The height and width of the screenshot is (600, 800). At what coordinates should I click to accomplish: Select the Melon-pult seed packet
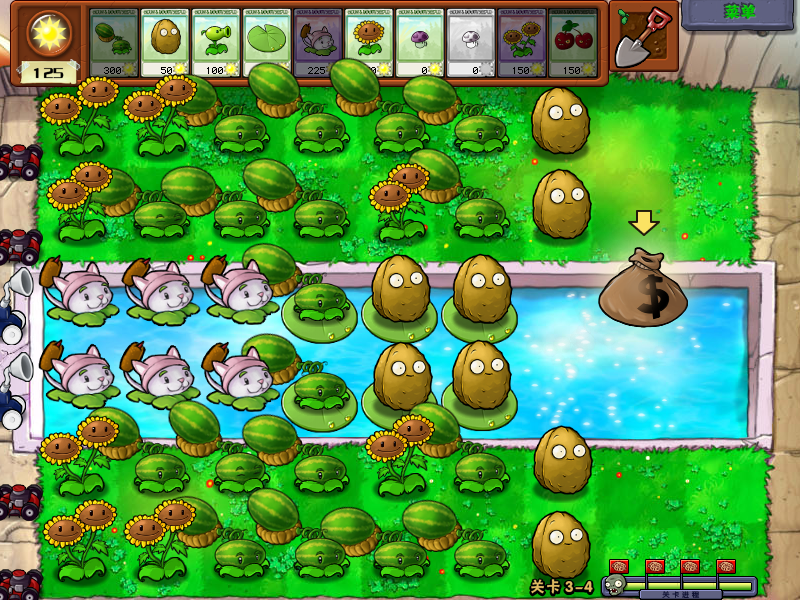point(114,43)
